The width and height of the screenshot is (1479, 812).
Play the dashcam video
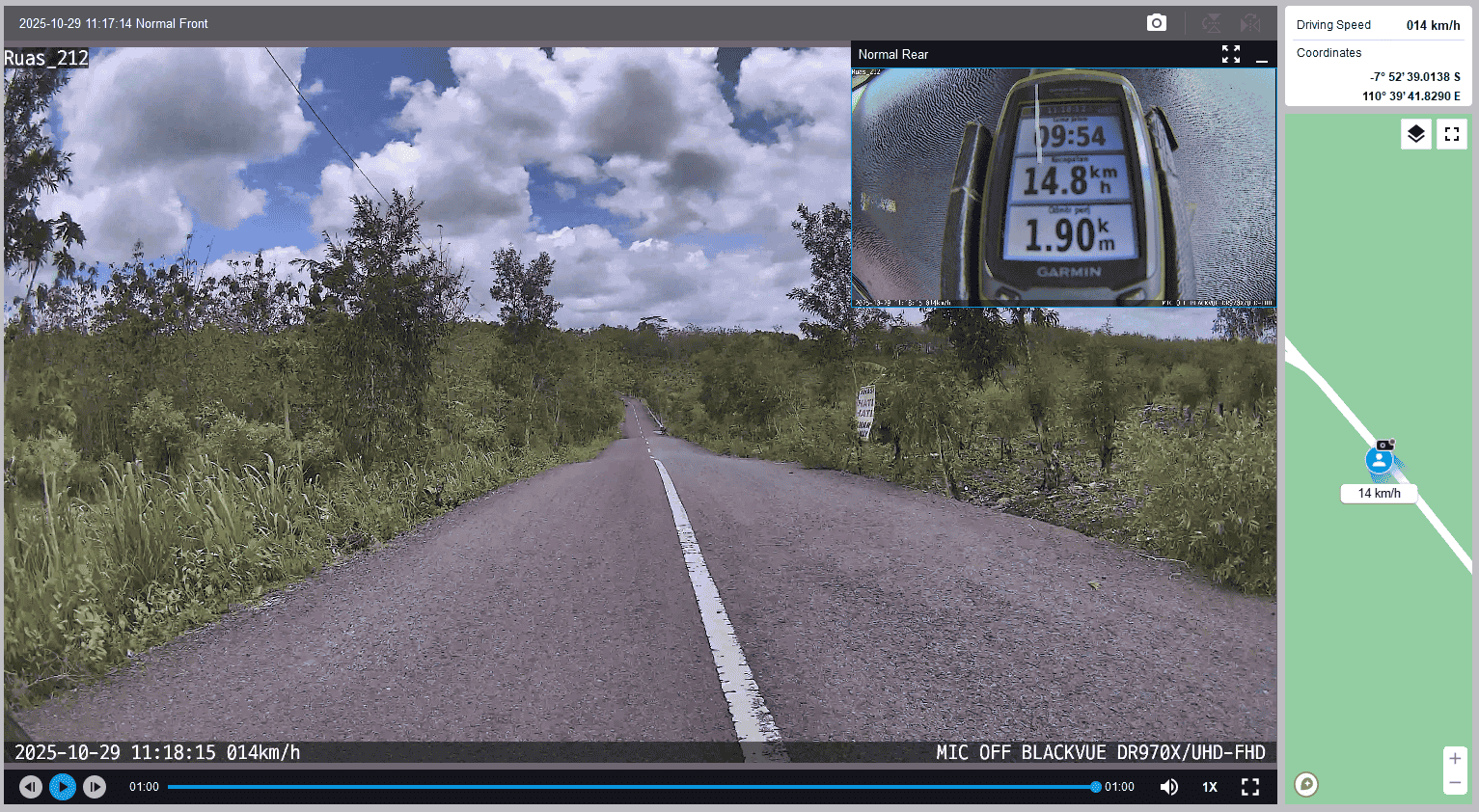(x=63, y=787)
